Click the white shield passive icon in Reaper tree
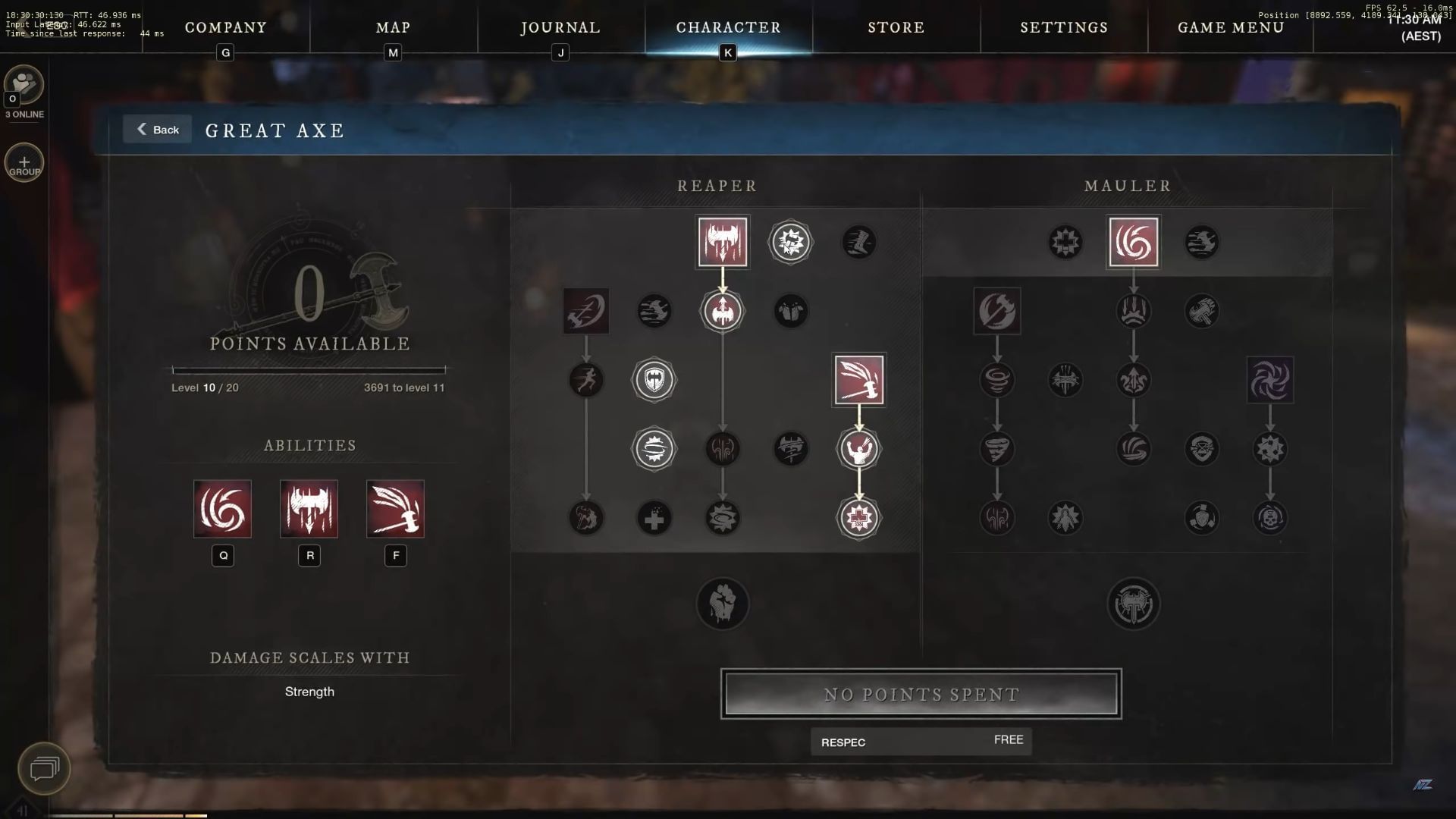The height and width of the screenshot is (819, 1456). point(654,380)
